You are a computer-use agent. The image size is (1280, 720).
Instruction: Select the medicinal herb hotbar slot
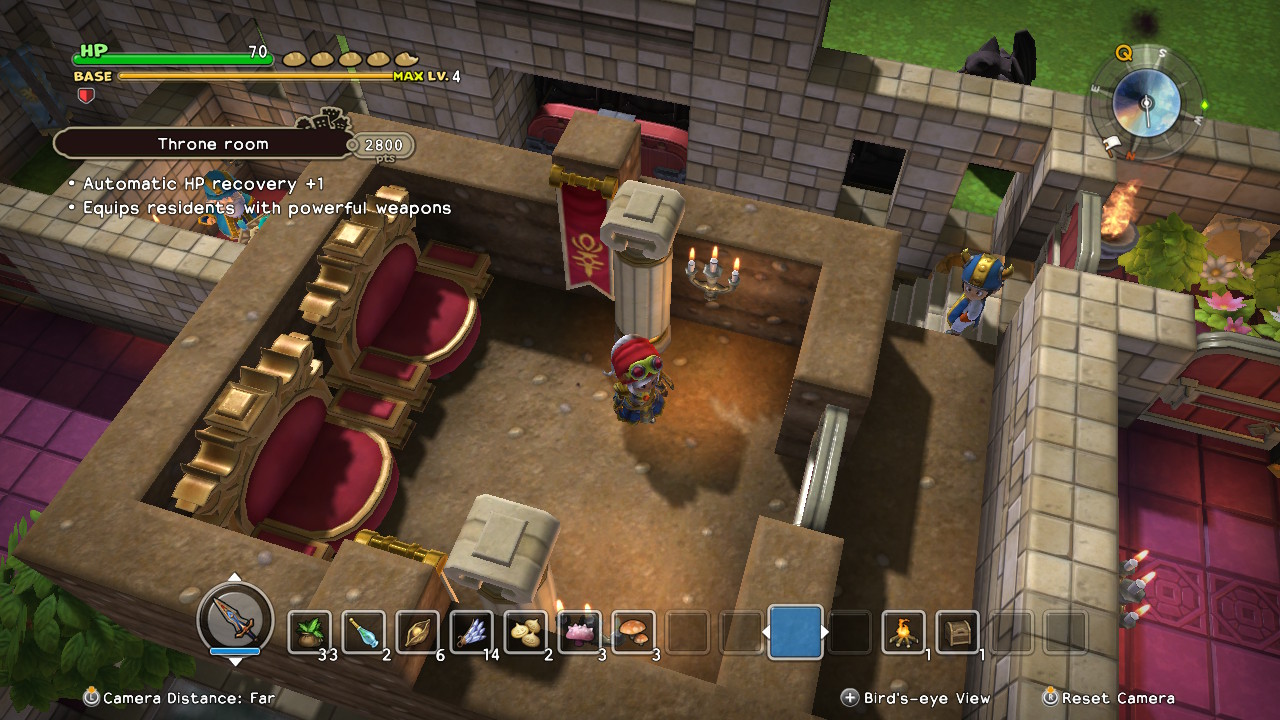(309, 632)
